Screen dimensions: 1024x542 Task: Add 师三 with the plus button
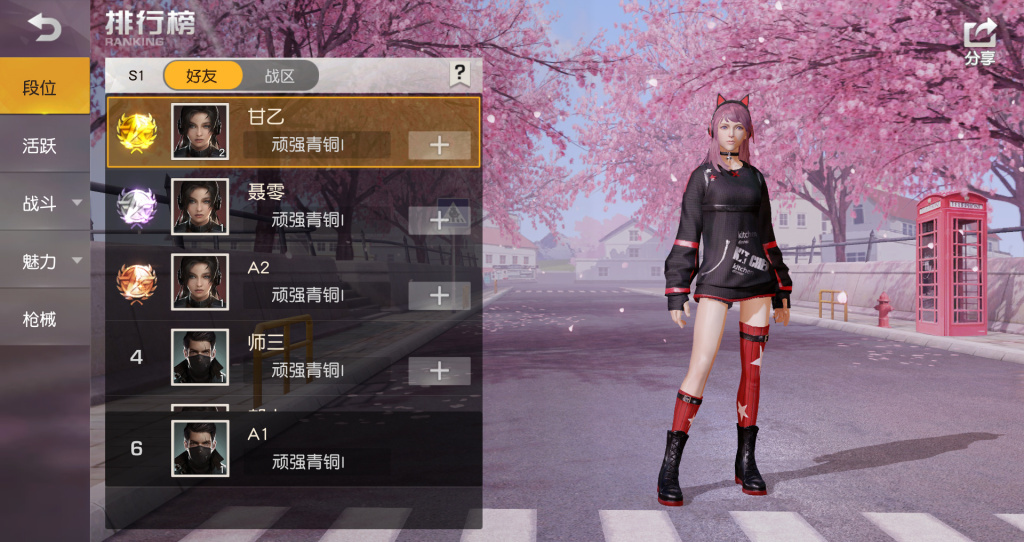[439, 371]
